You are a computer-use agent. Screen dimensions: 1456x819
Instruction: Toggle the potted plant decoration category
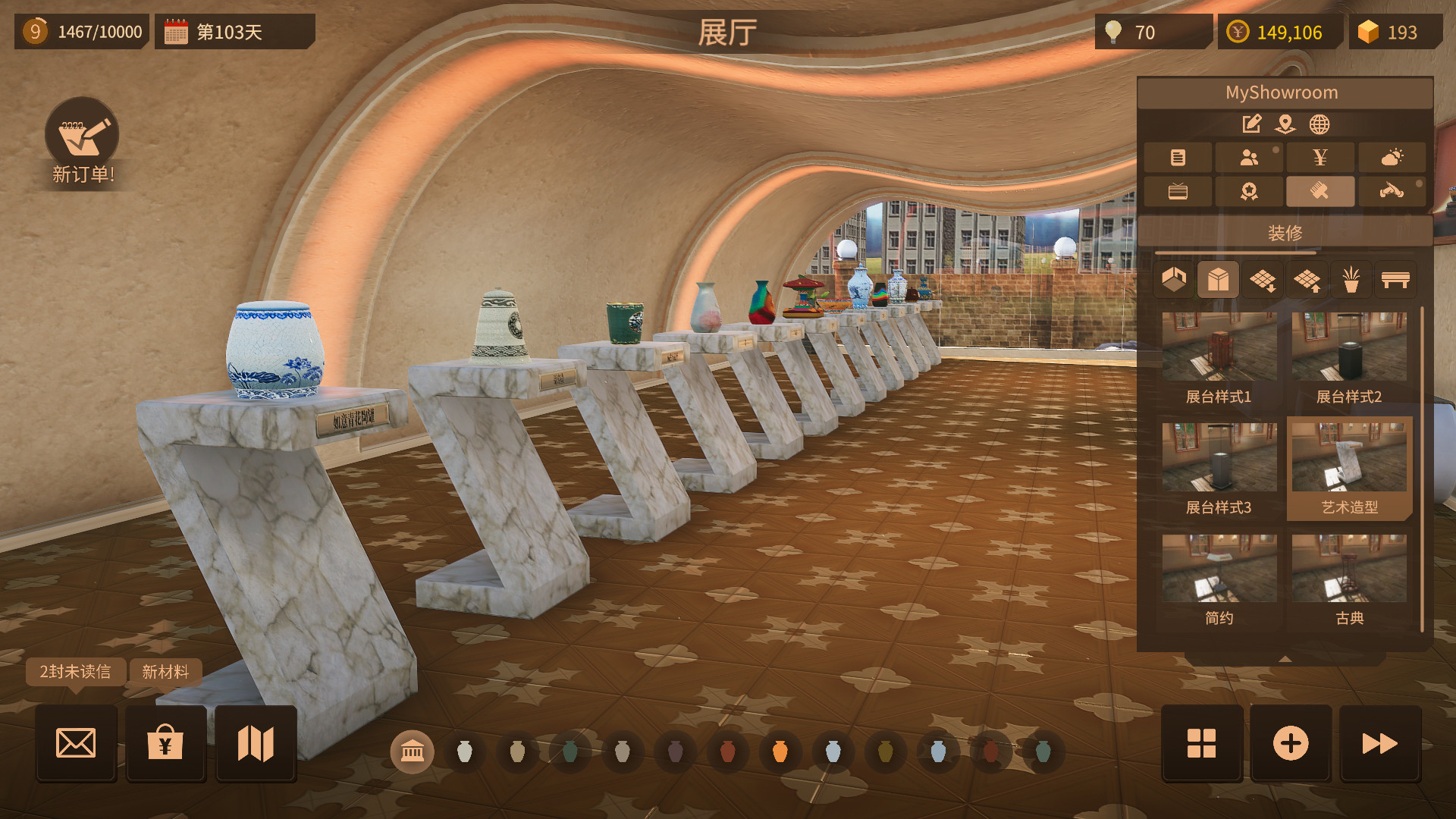click(1350, 279)
